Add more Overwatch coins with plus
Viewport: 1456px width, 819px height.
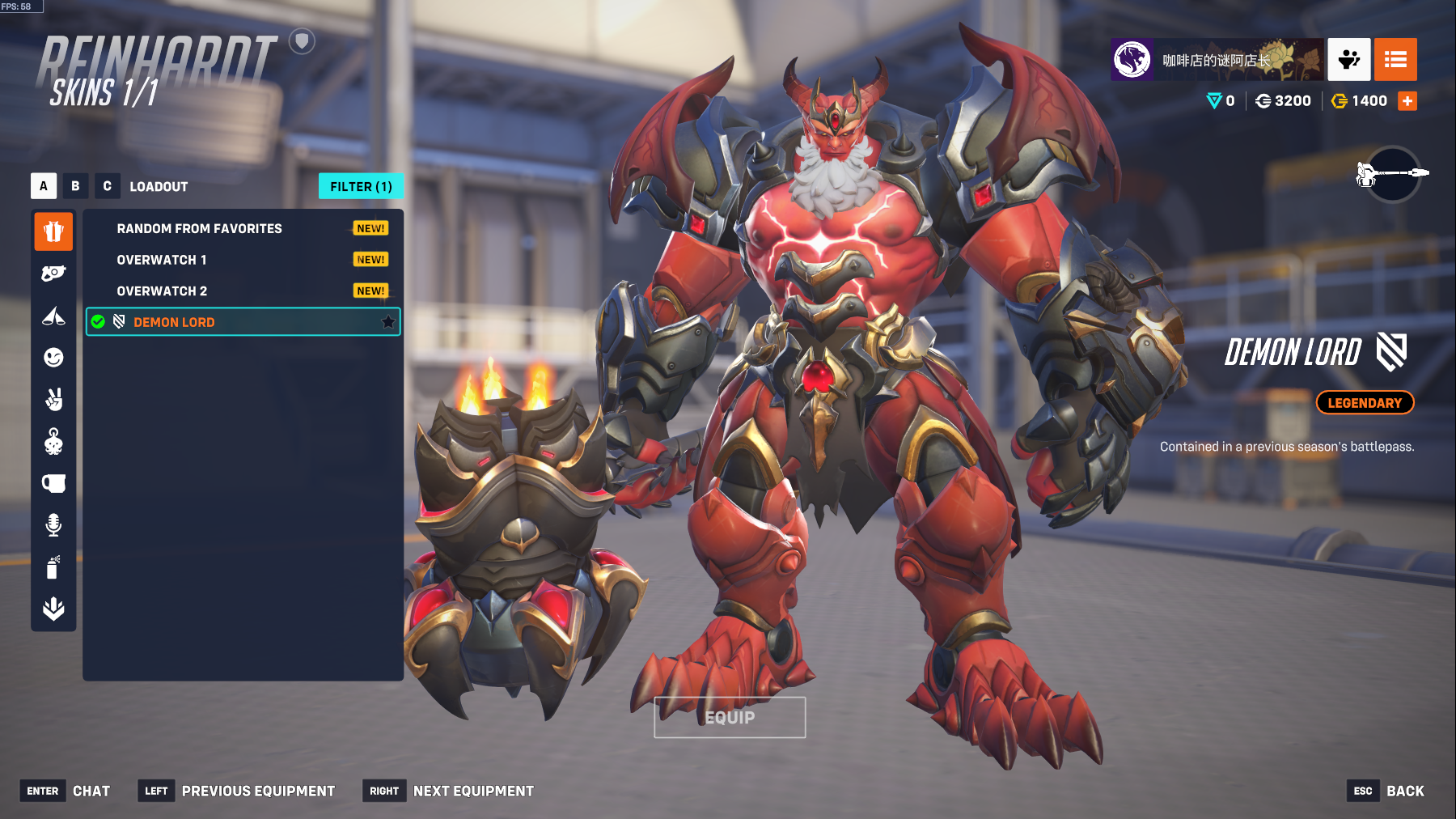pyautogui.click(x=1407, y=101)
